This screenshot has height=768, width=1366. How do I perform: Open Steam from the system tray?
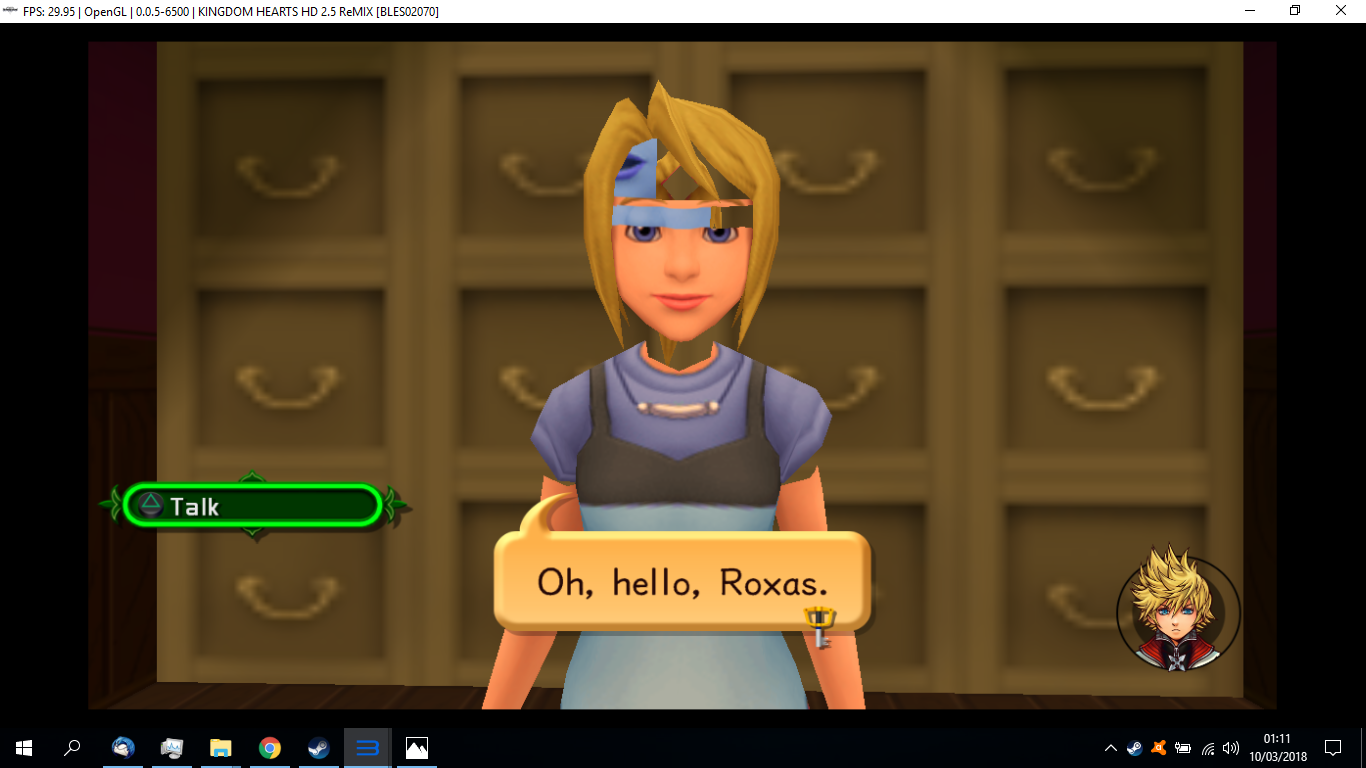point(1135,748)
